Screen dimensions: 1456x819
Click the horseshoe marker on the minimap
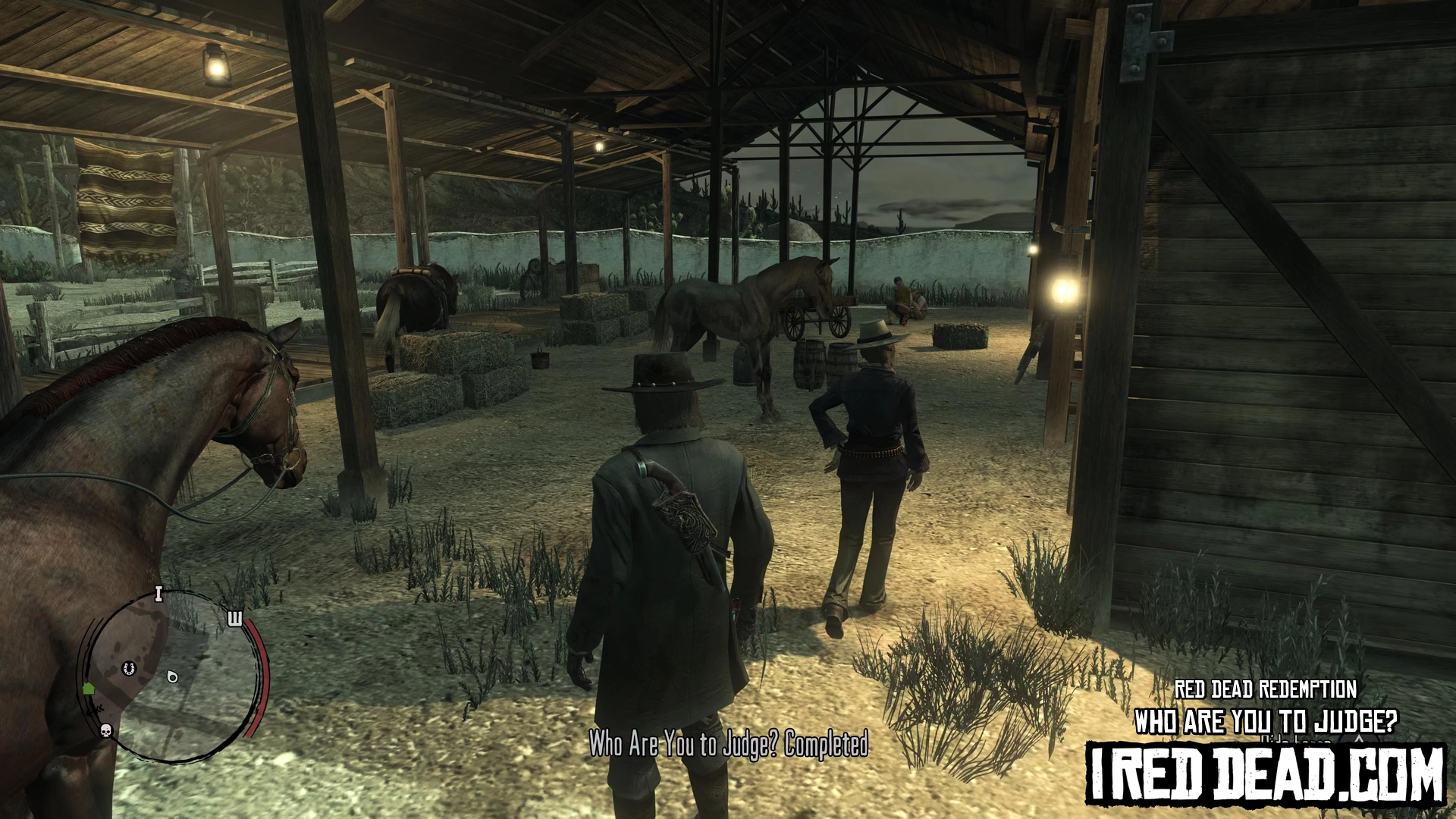(x=128, y=669)
